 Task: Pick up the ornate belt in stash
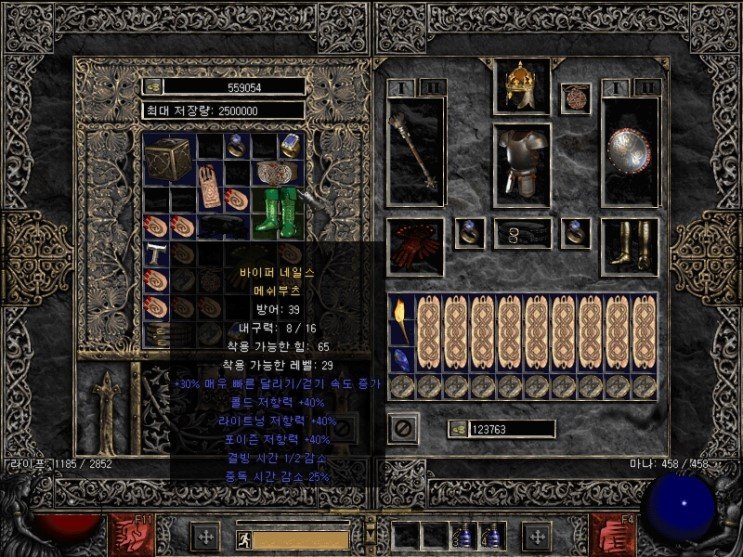pyautogui.click(x=267, y=171)
